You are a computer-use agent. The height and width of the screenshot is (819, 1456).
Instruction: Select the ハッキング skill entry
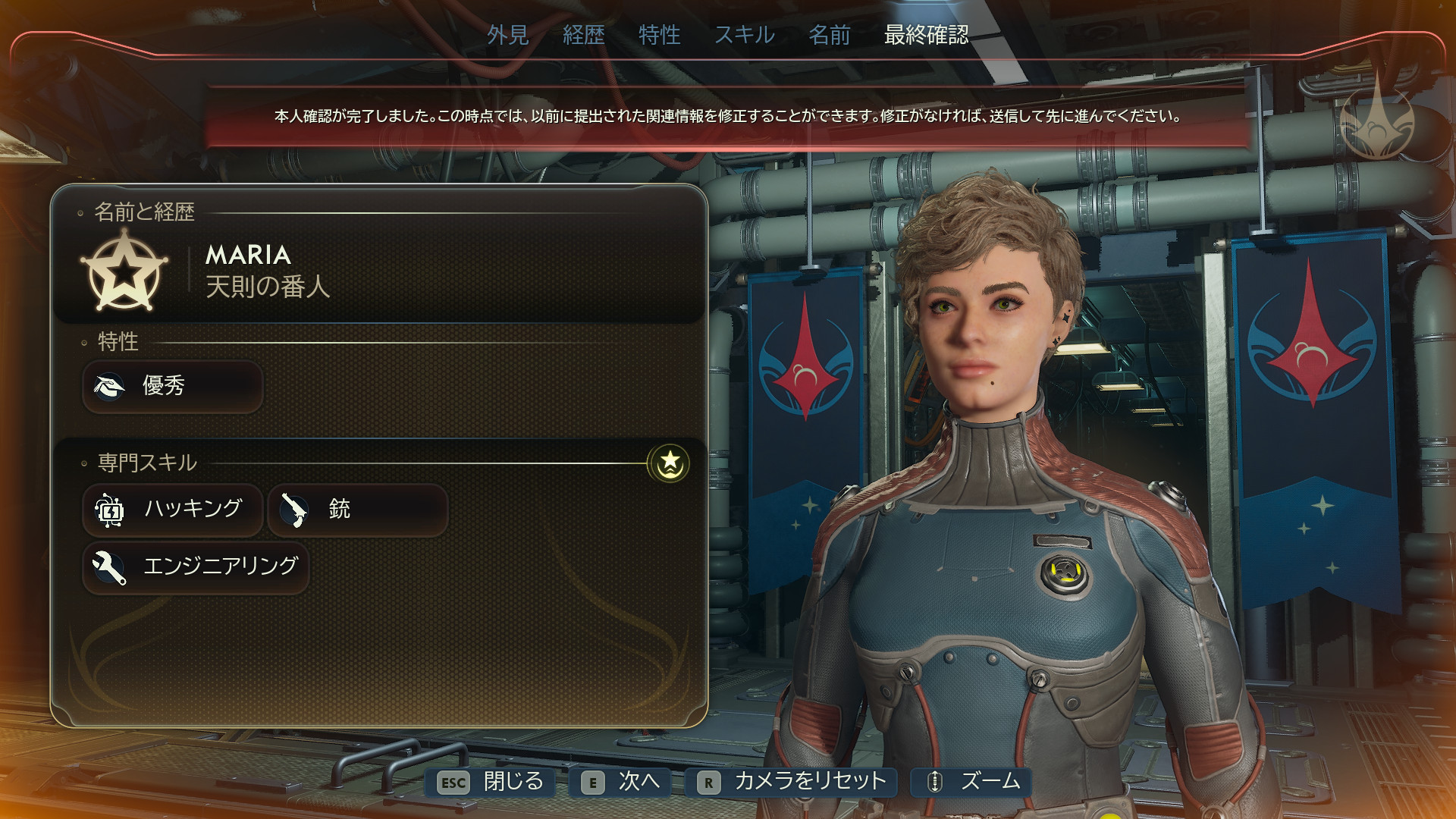pos(173,509)
